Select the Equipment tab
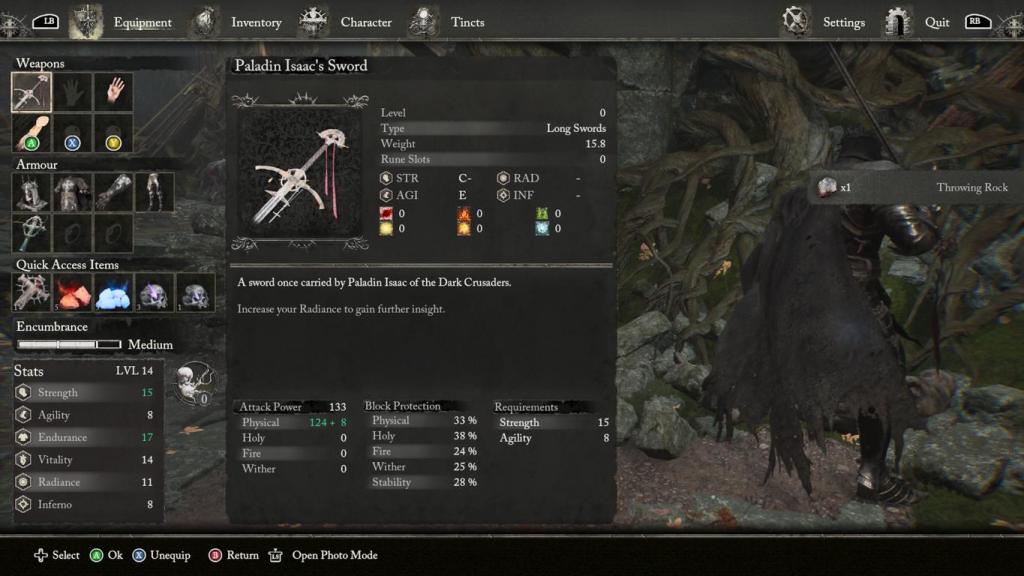 [x=142, y=22]
